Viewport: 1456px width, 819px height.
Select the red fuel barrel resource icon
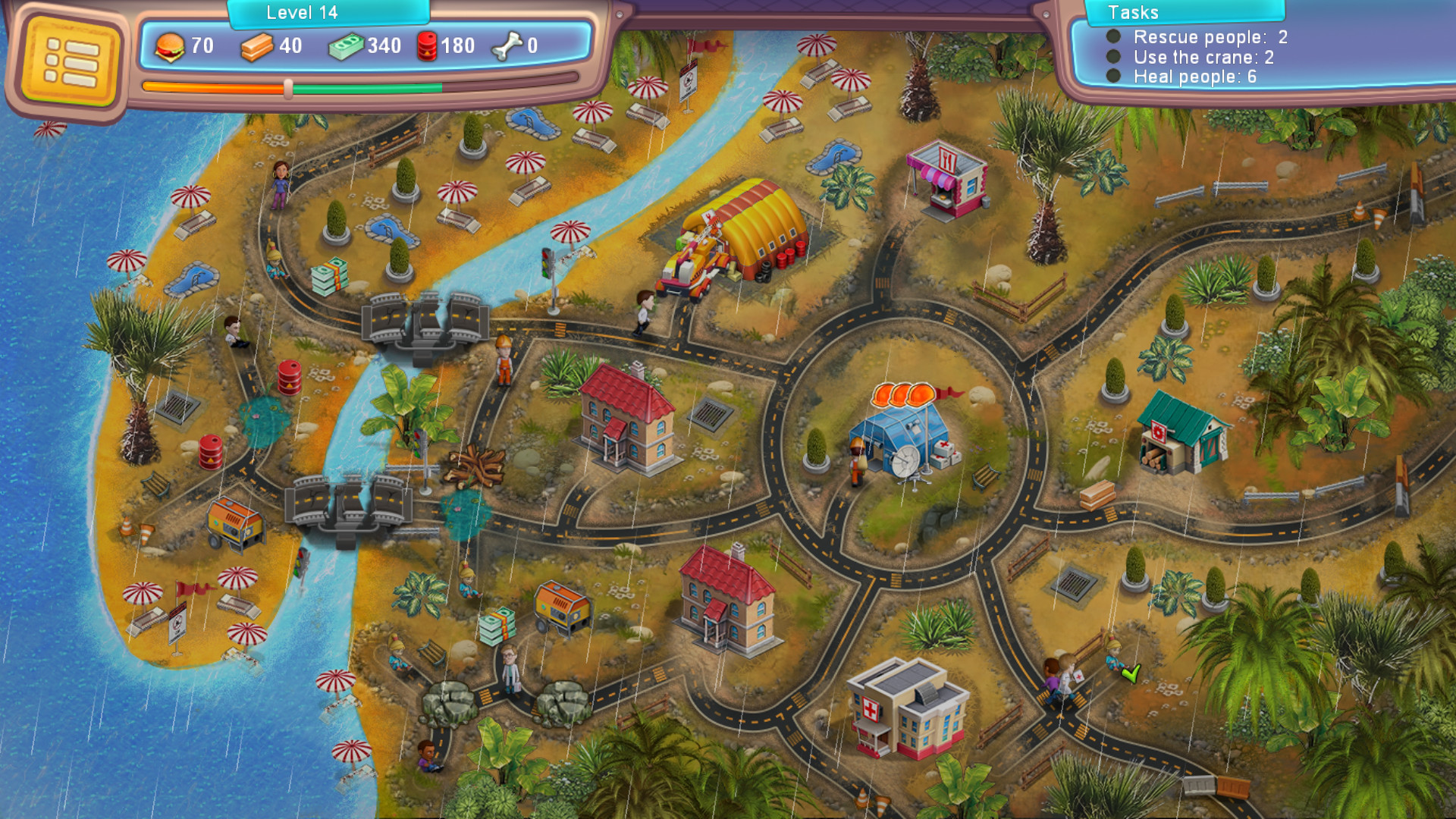(426, 45)
